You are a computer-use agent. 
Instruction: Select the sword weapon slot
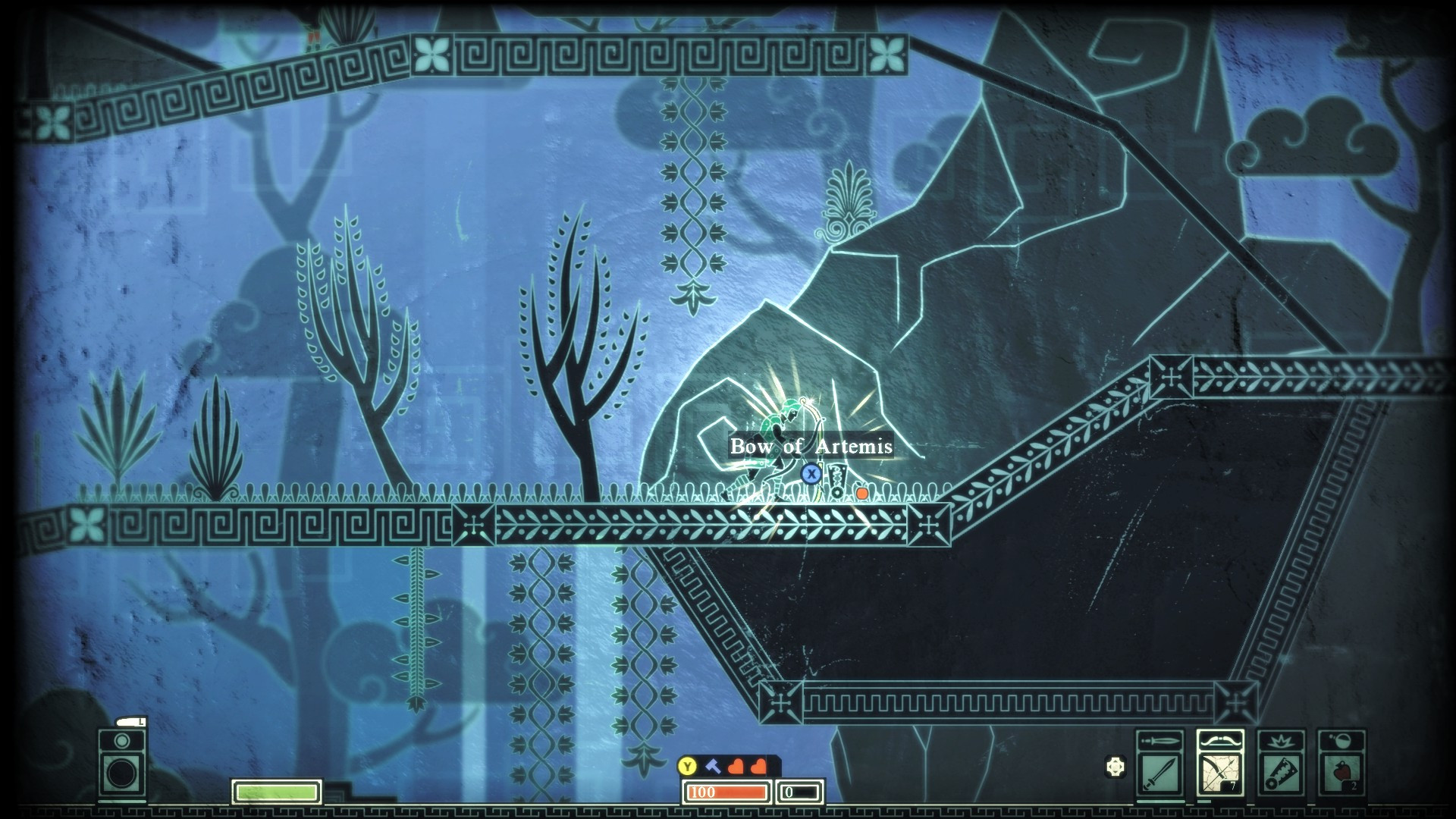coord(1160,773)
